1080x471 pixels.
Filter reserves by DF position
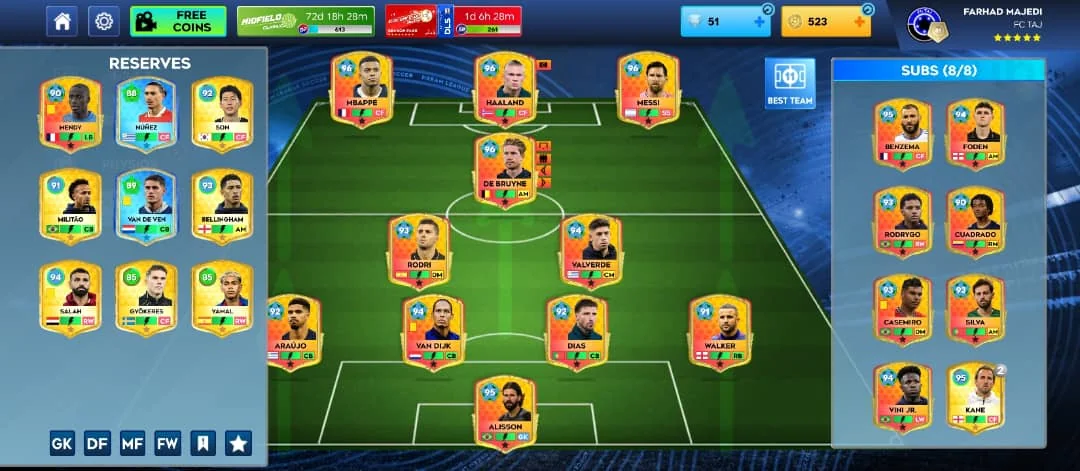[x=97, y=442]
